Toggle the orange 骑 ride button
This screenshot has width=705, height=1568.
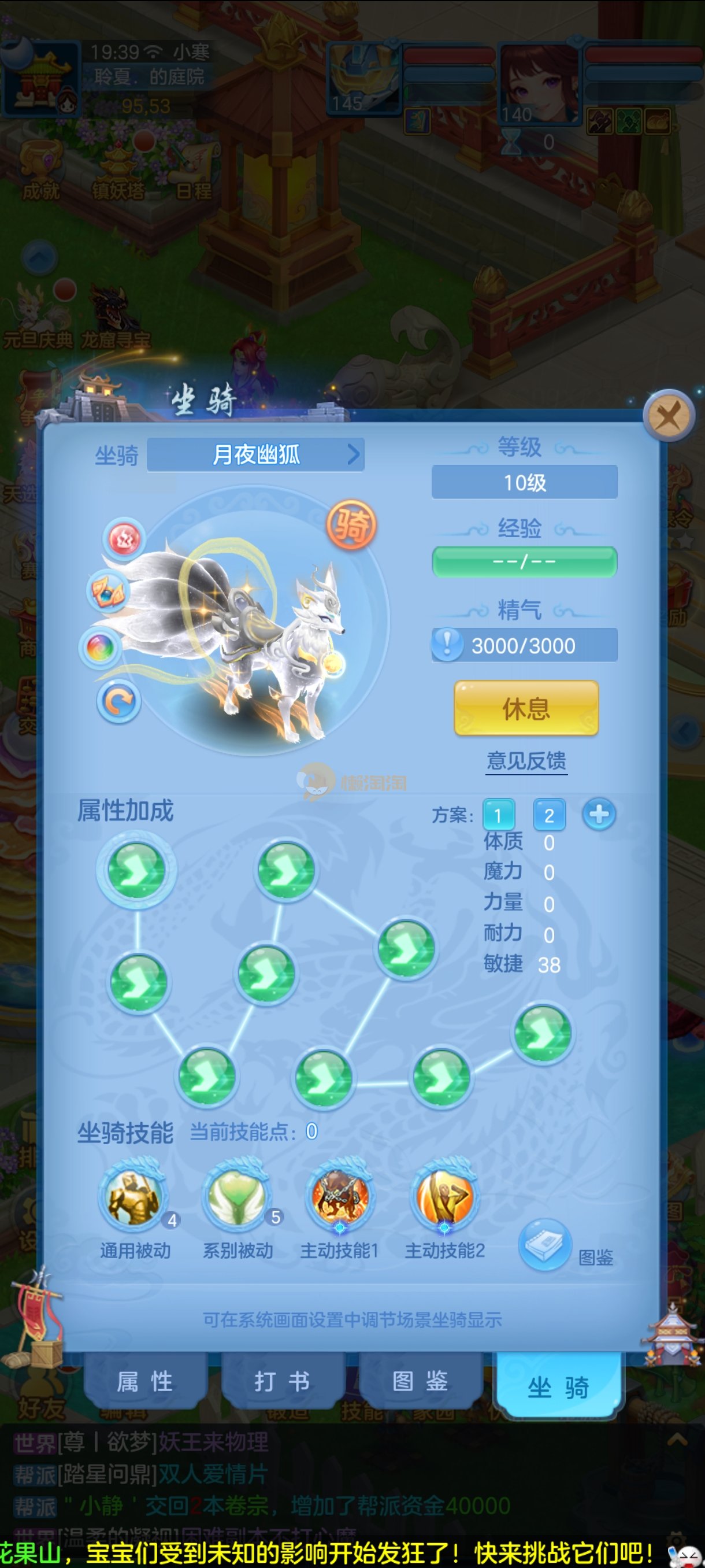(351, 525)
